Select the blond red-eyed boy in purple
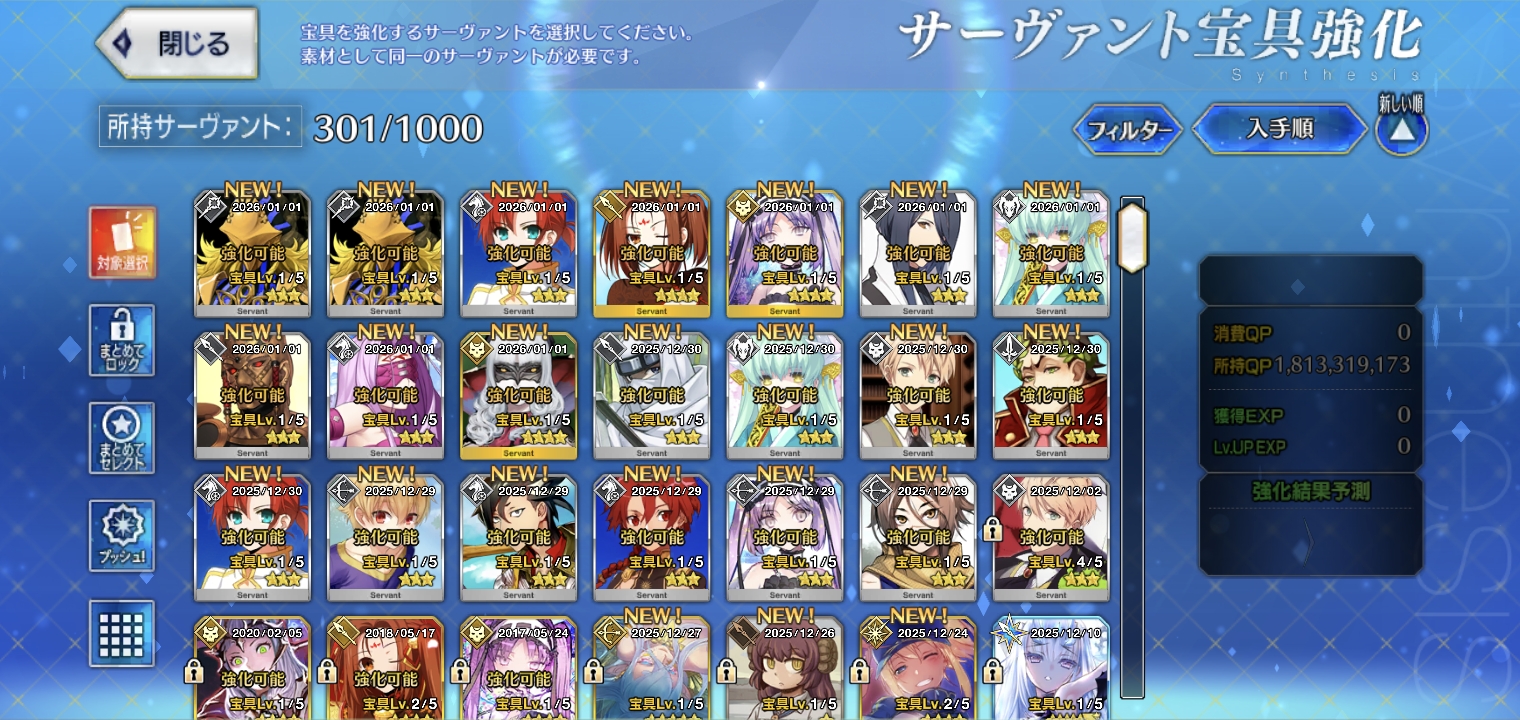 tap(385, 536)
